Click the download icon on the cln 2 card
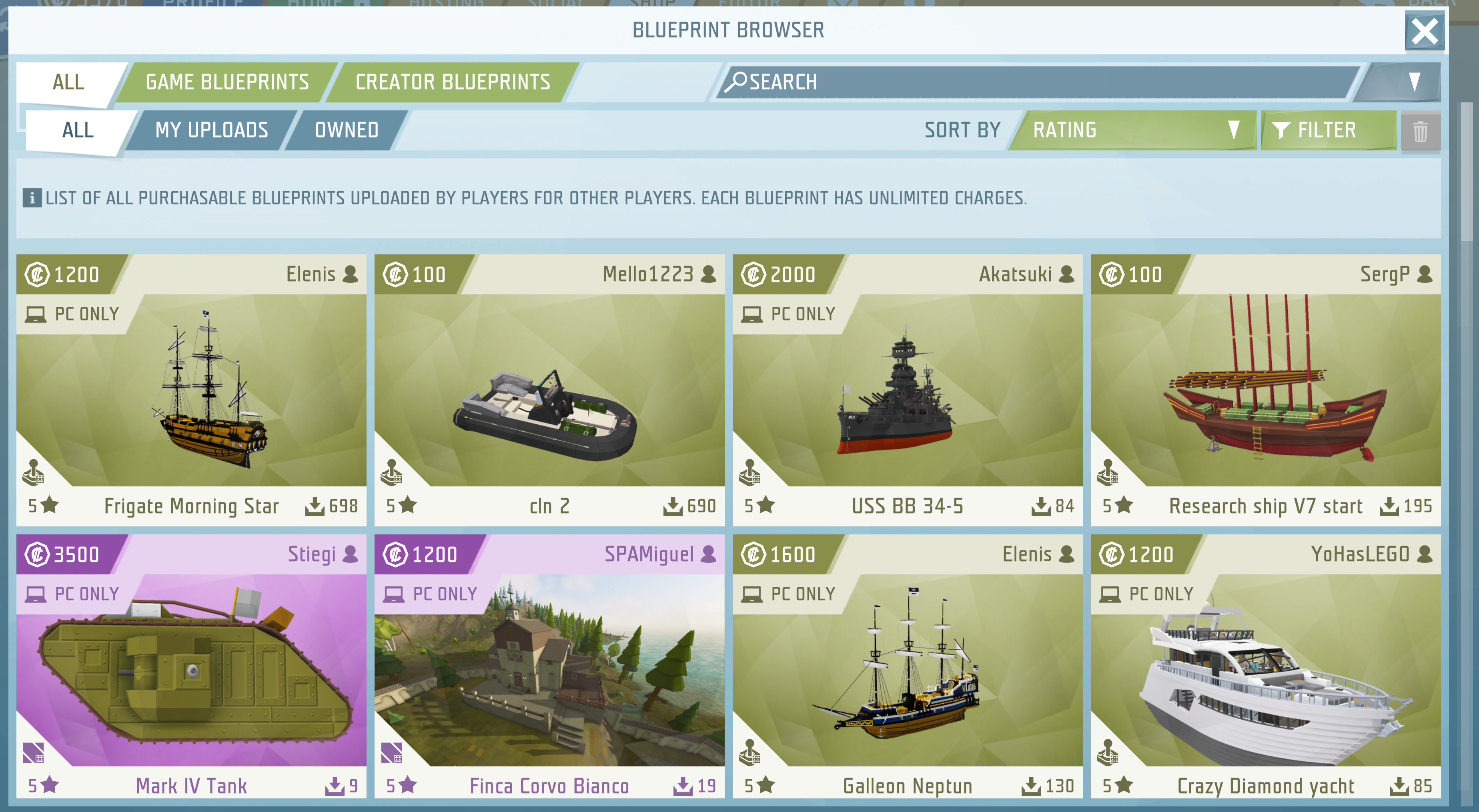Viewport: 1479px width, 812px height. pos(673,506)
